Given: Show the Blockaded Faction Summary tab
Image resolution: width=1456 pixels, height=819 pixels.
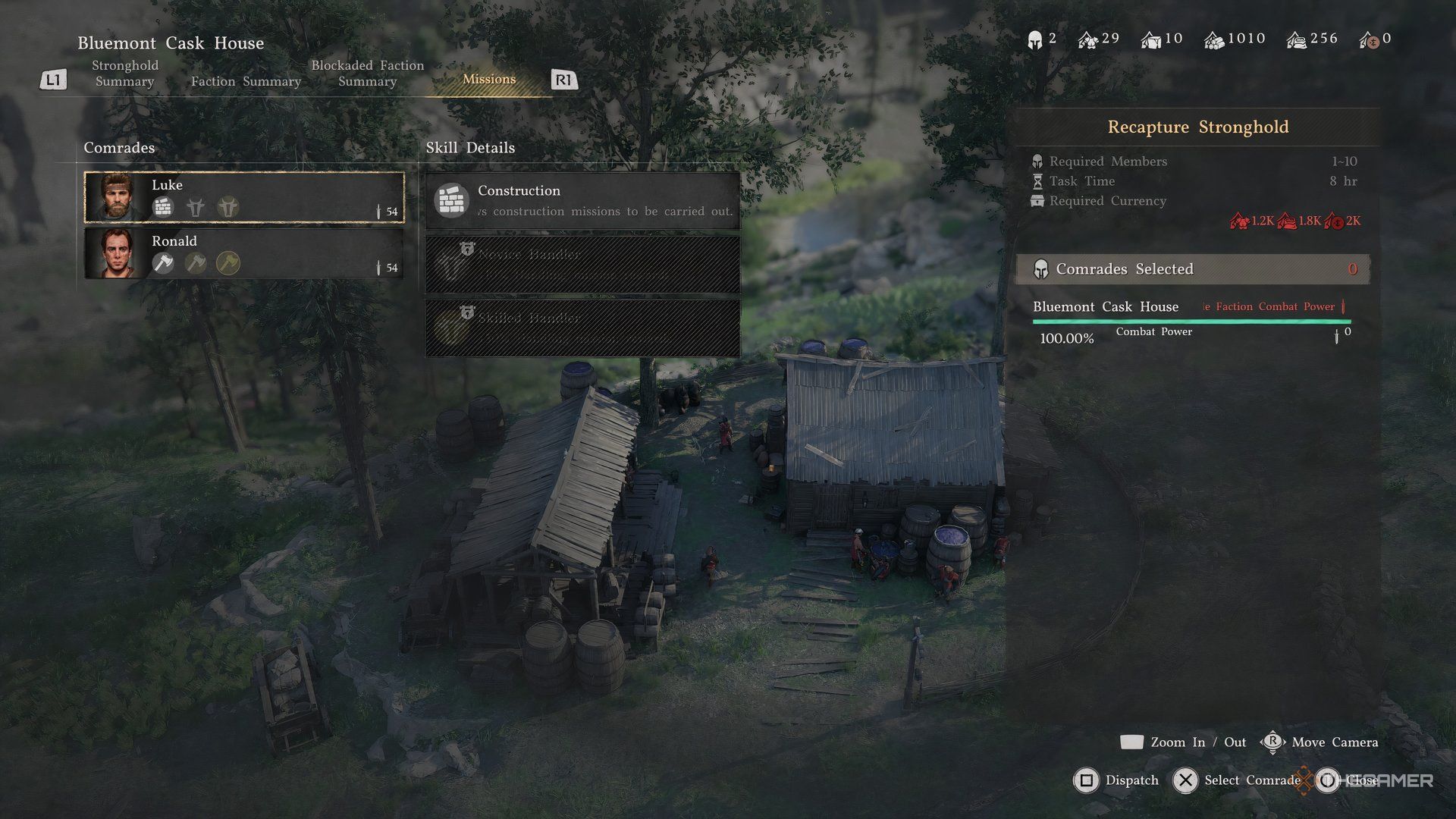Looking at the screenshot, I should click(x=367, y=74).
